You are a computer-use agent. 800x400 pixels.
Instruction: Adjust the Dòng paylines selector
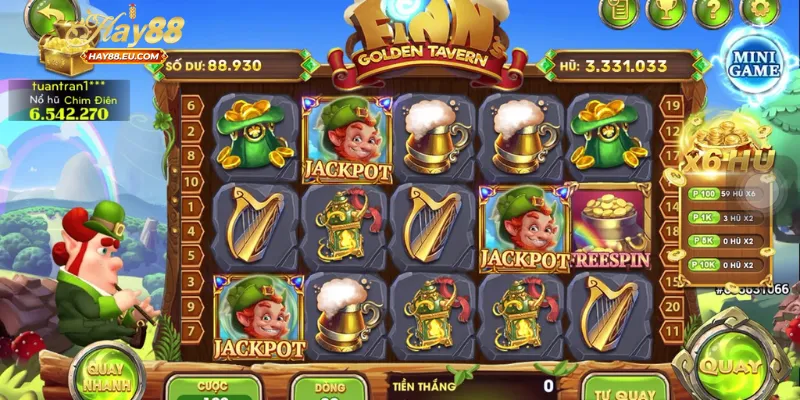point(329,388)
